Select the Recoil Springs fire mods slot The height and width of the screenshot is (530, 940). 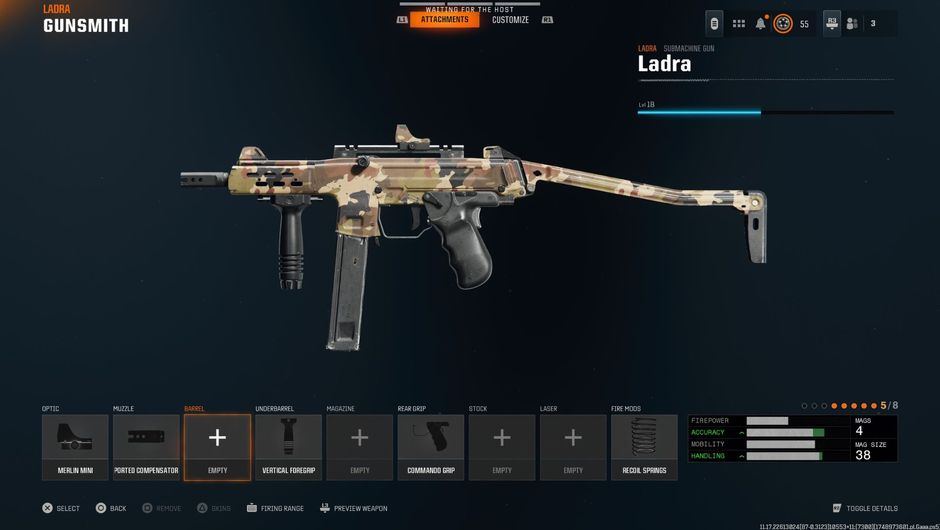pos(644,447)
